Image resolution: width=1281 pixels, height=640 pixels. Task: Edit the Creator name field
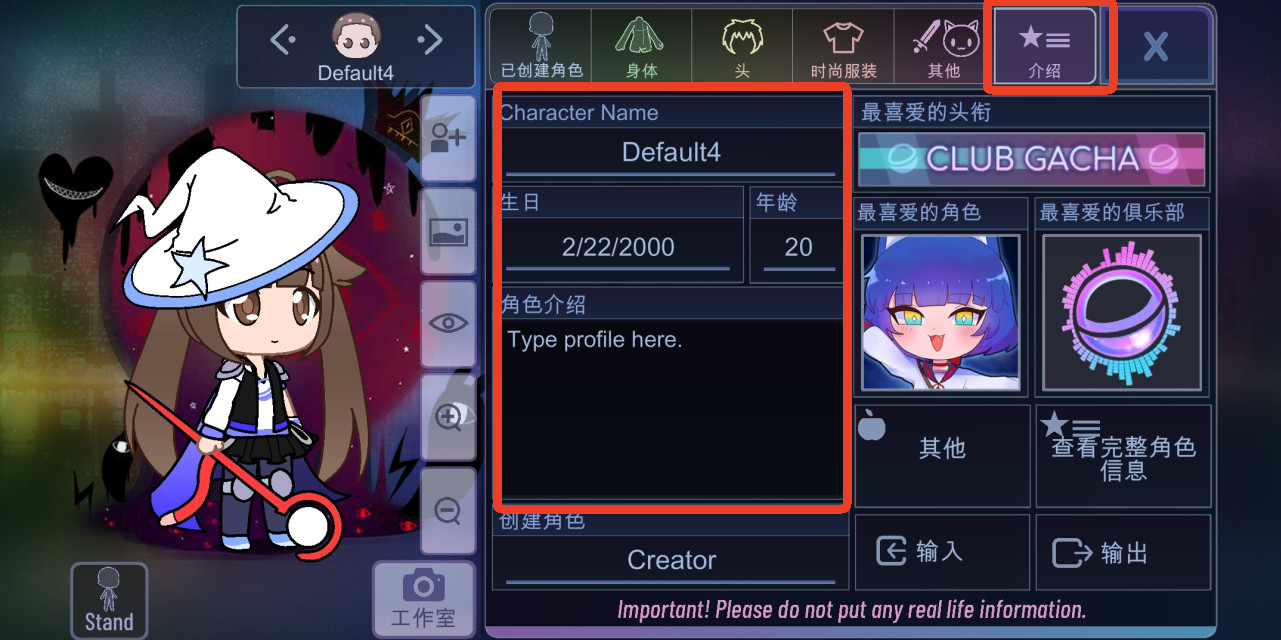point(671,561)
